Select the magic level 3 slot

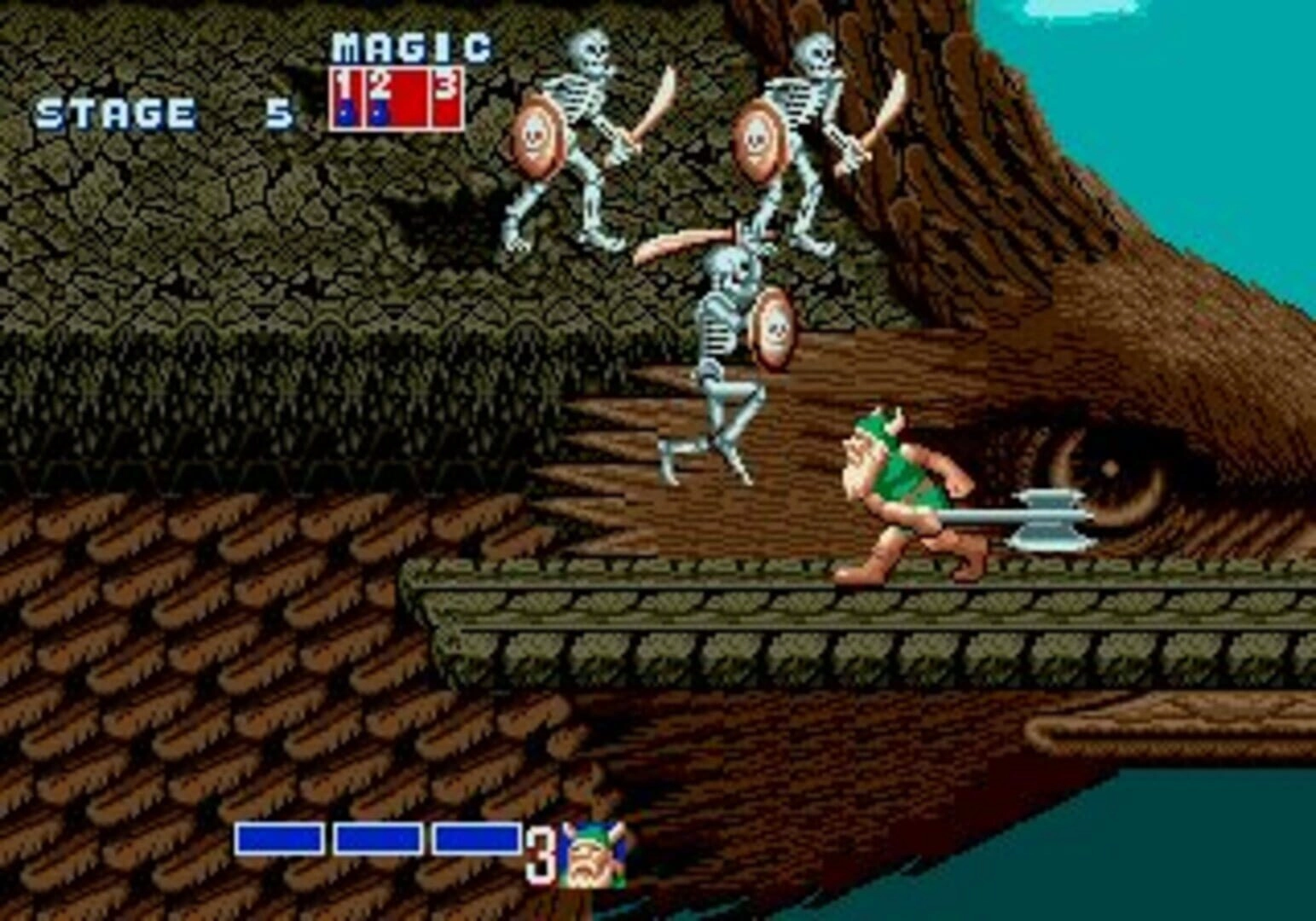(x=446, y=98)
